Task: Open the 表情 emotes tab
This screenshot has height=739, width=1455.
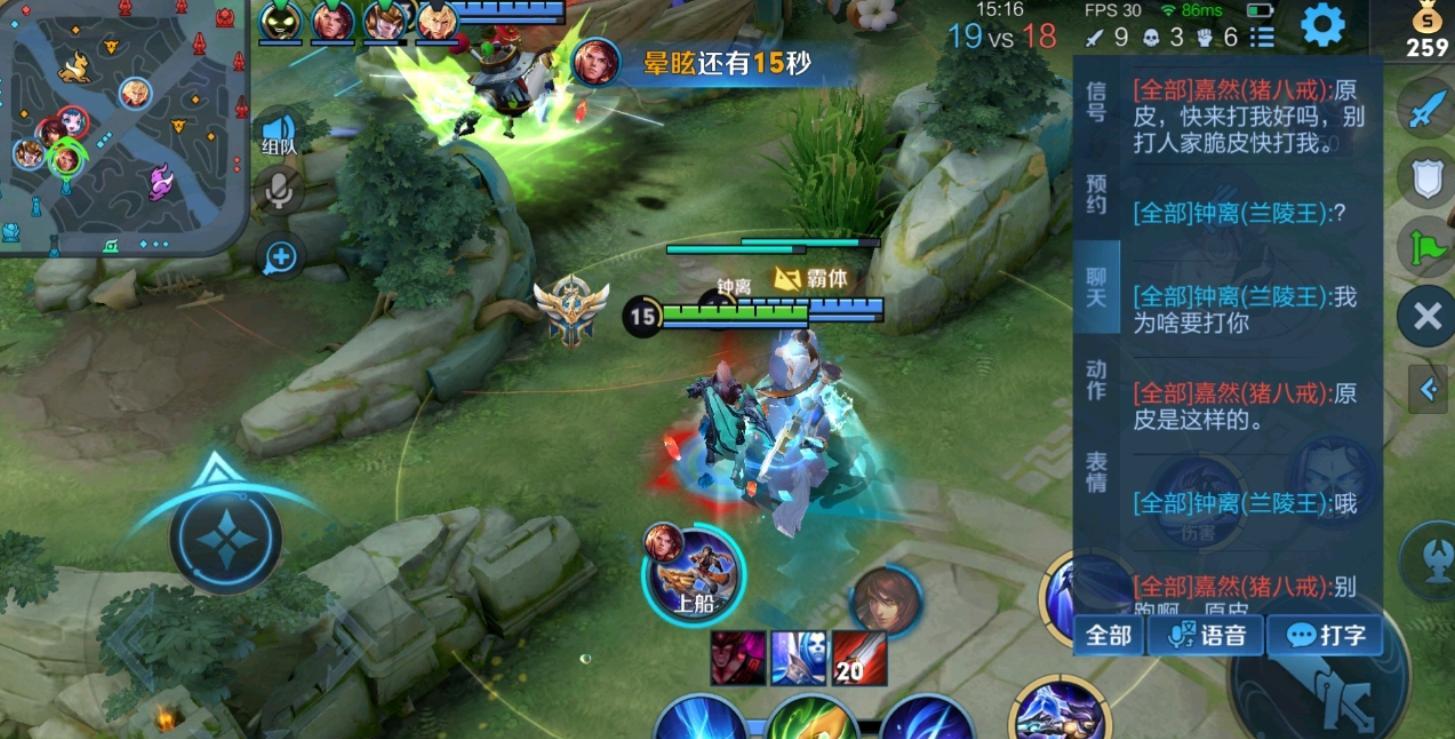Action: pyautogui.click(x=1096, y=472)
